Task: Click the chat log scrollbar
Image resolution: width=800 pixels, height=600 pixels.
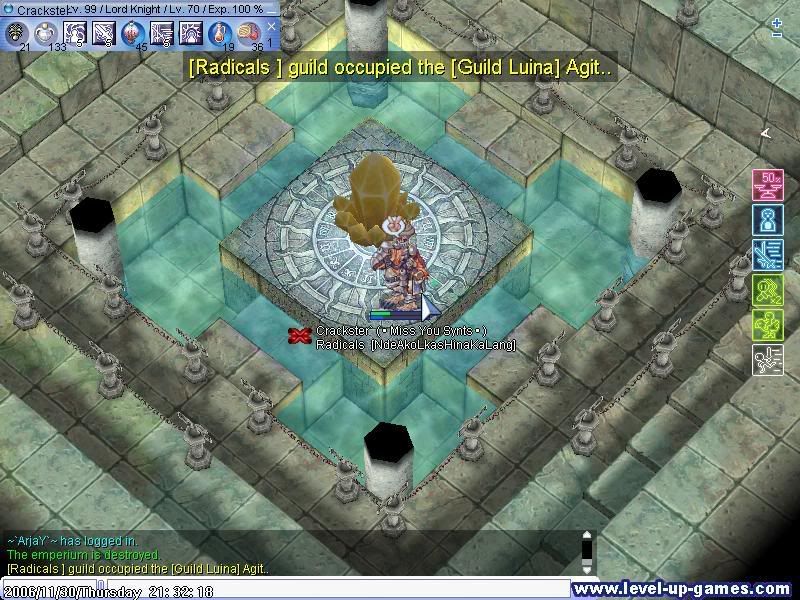Action: click(588, 552)
